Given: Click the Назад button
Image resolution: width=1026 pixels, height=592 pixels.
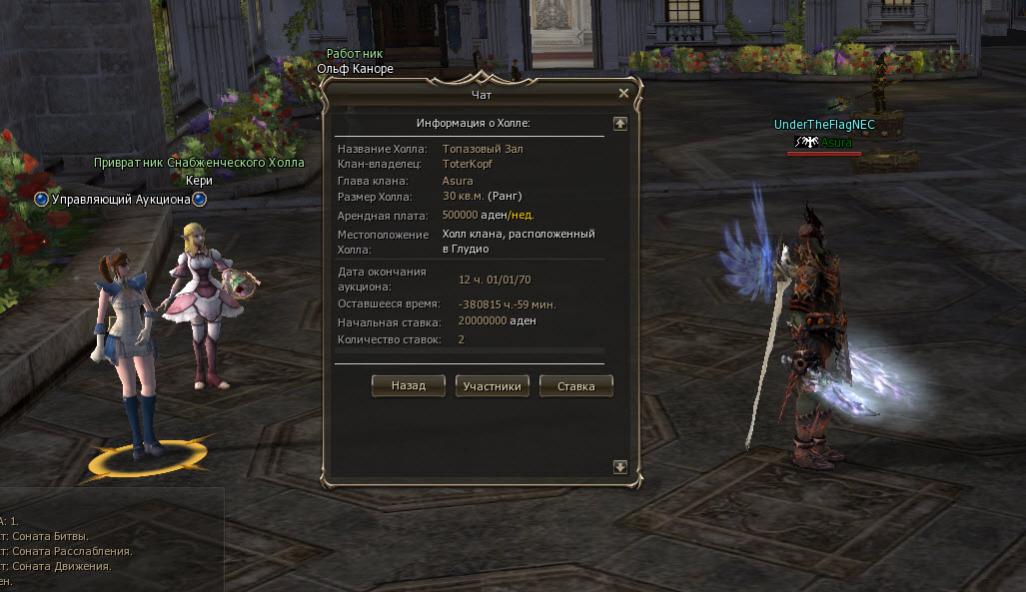Looking at the screenshot, I should click(x=408, y=386).
